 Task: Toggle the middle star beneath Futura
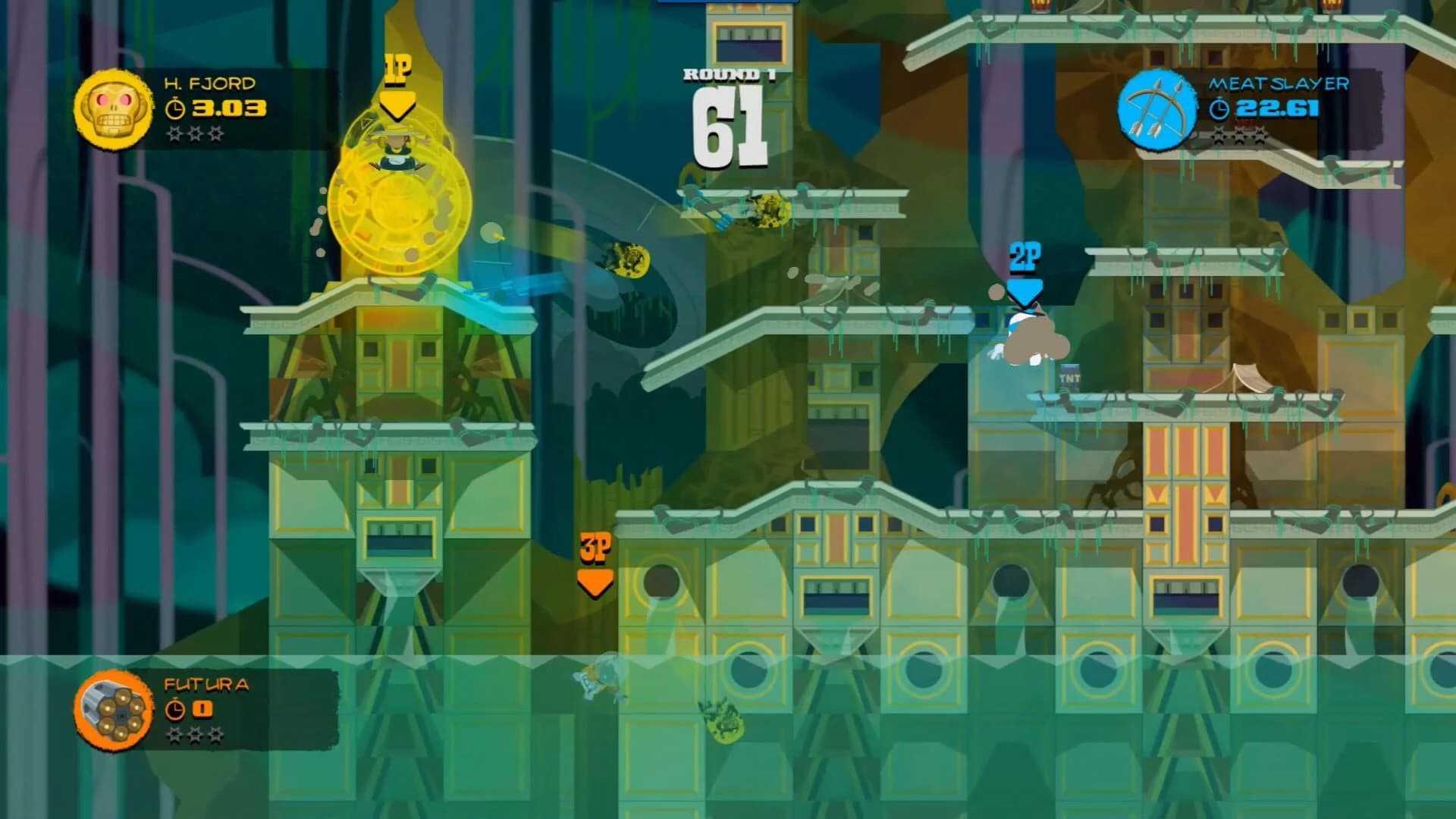click(x=194, y=735)
